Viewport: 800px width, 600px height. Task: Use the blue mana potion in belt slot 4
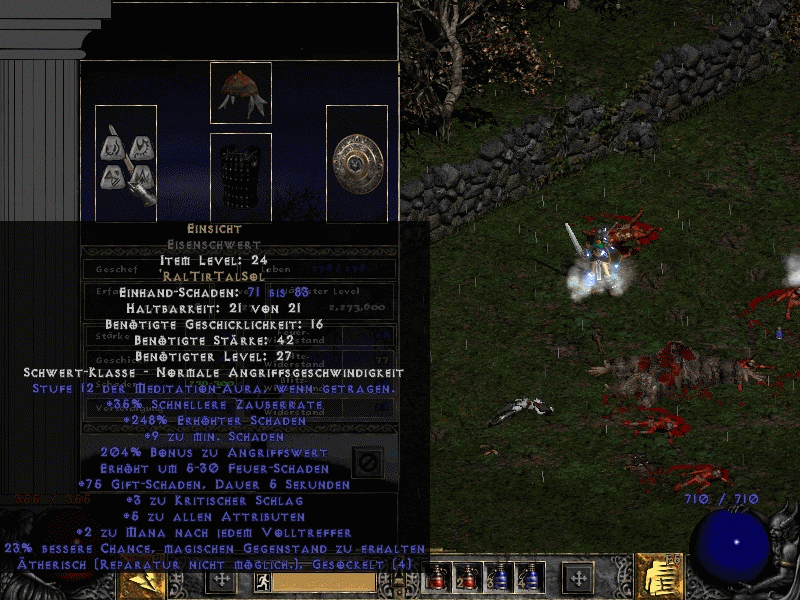coord(528,578)
